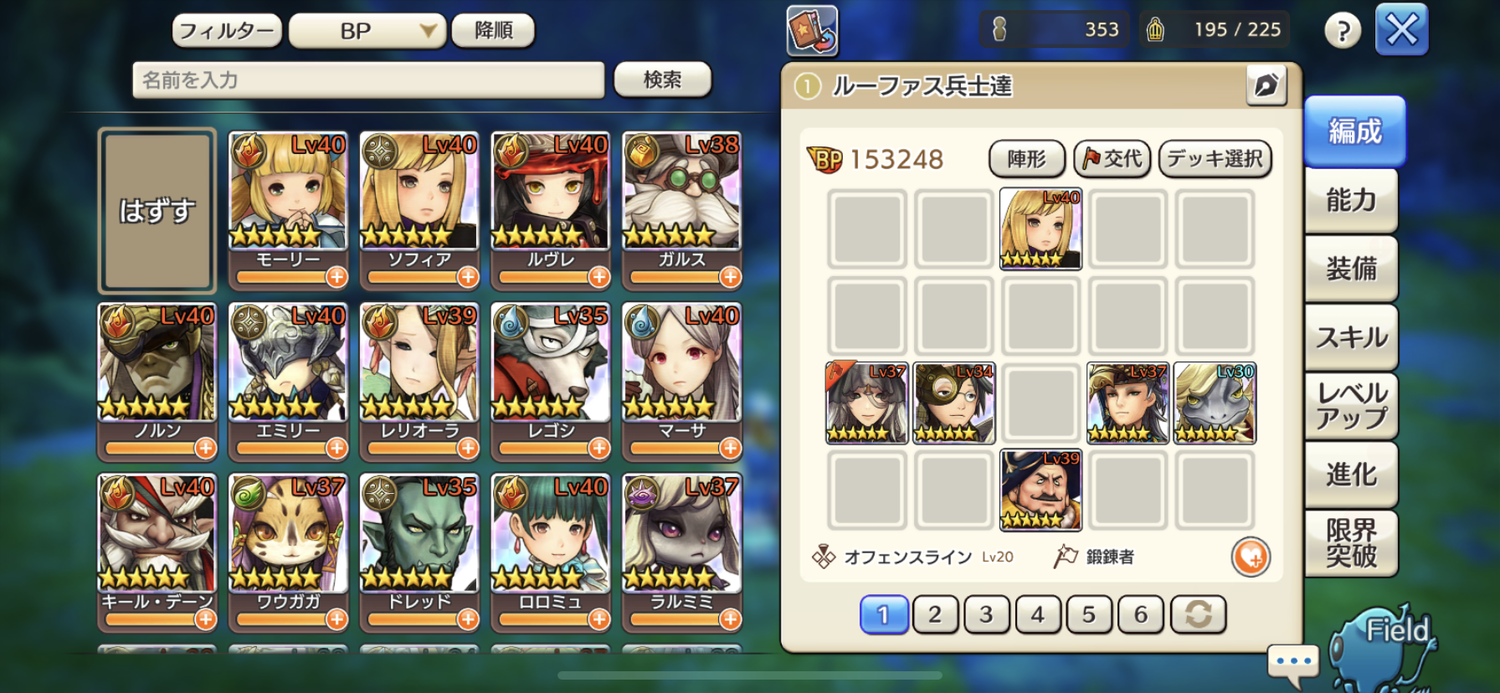
Task: Switch to the 能力 ability tab
Action: (x=1351, y=201)
